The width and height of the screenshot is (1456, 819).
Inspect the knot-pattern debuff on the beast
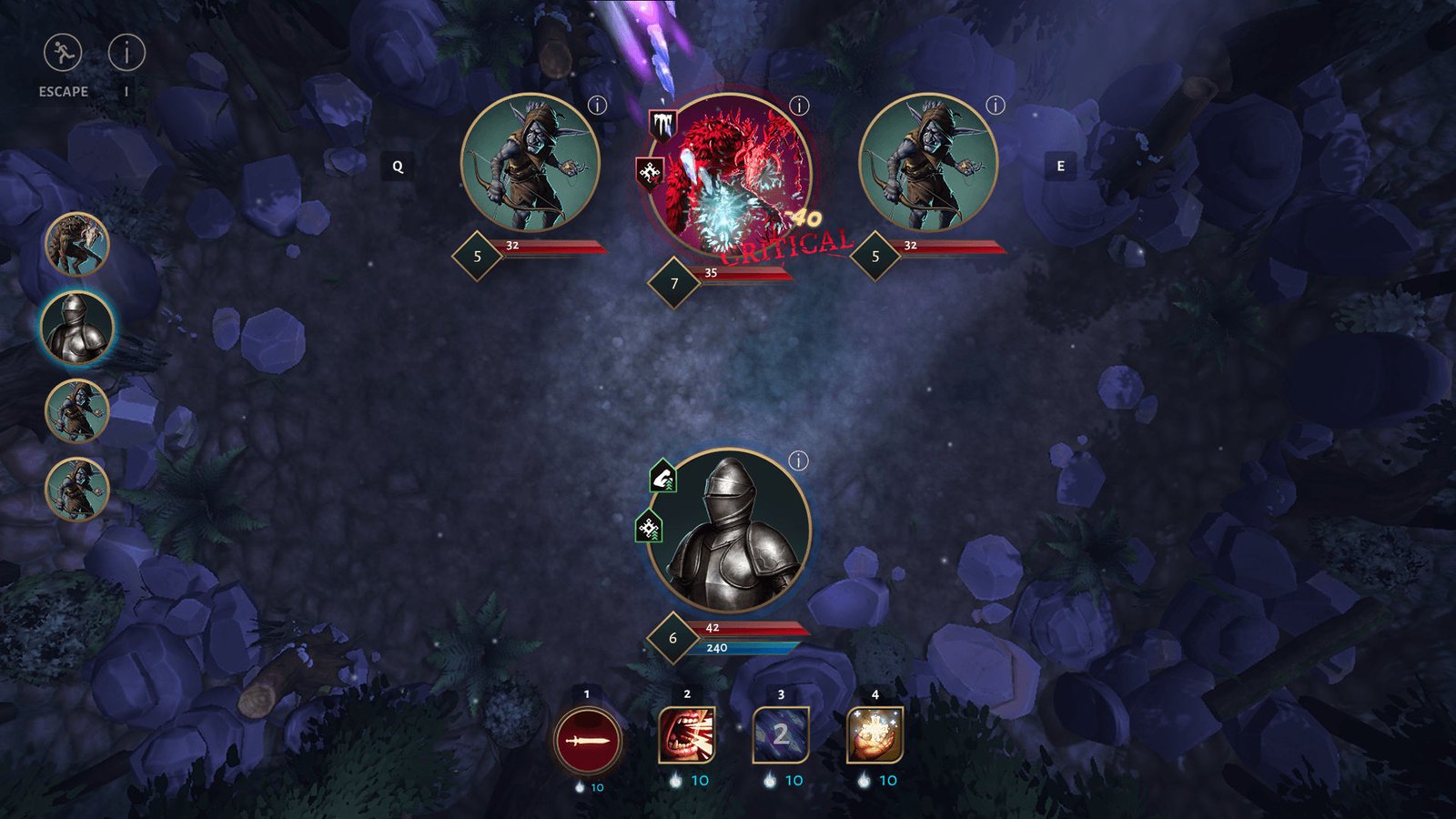pos(648,172)
